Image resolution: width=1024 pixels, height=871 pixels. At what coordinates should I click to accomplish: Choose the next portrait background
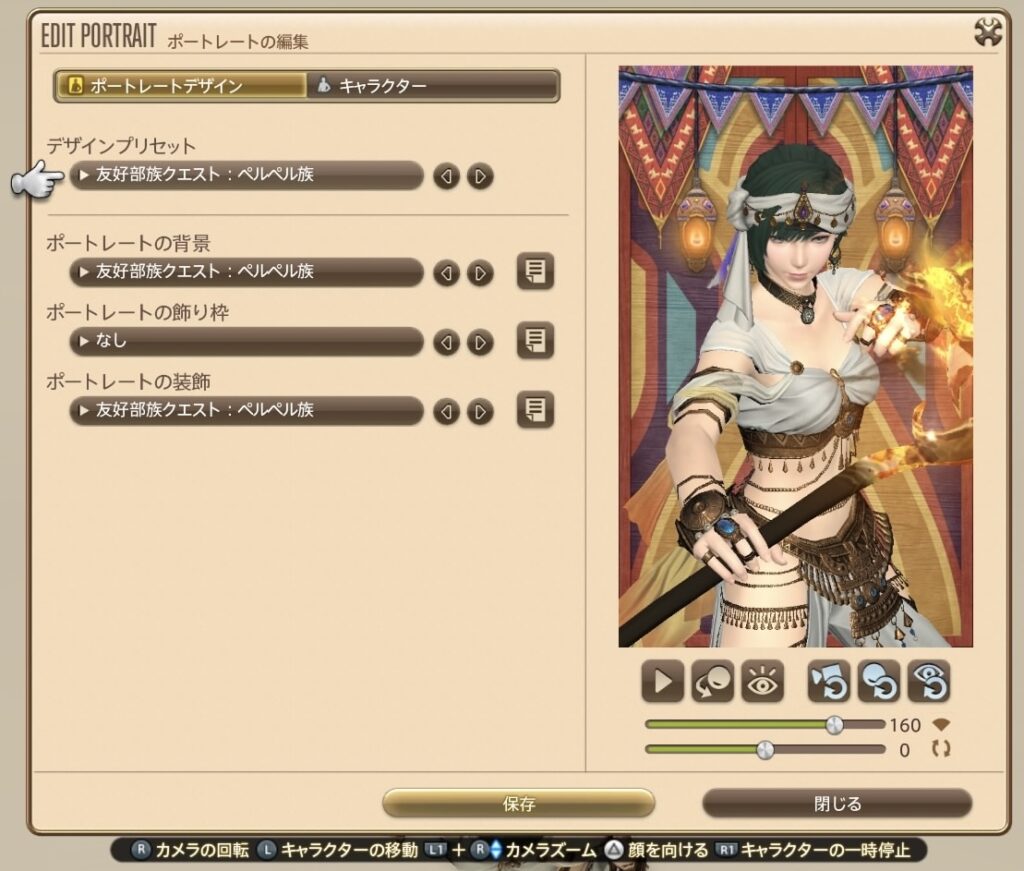480,273
